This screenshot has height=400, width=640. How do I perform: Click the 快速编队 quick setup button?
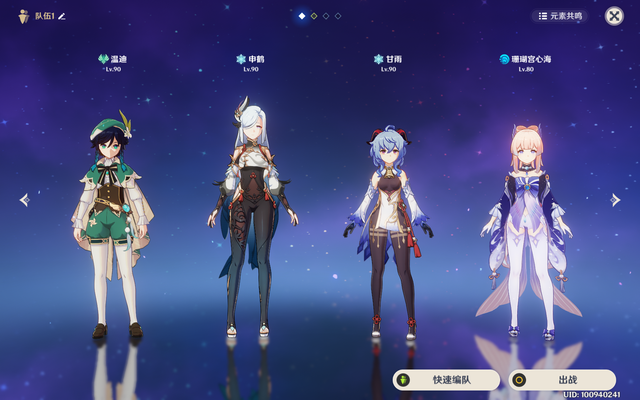pyautogui.click(x=445, y=380)
